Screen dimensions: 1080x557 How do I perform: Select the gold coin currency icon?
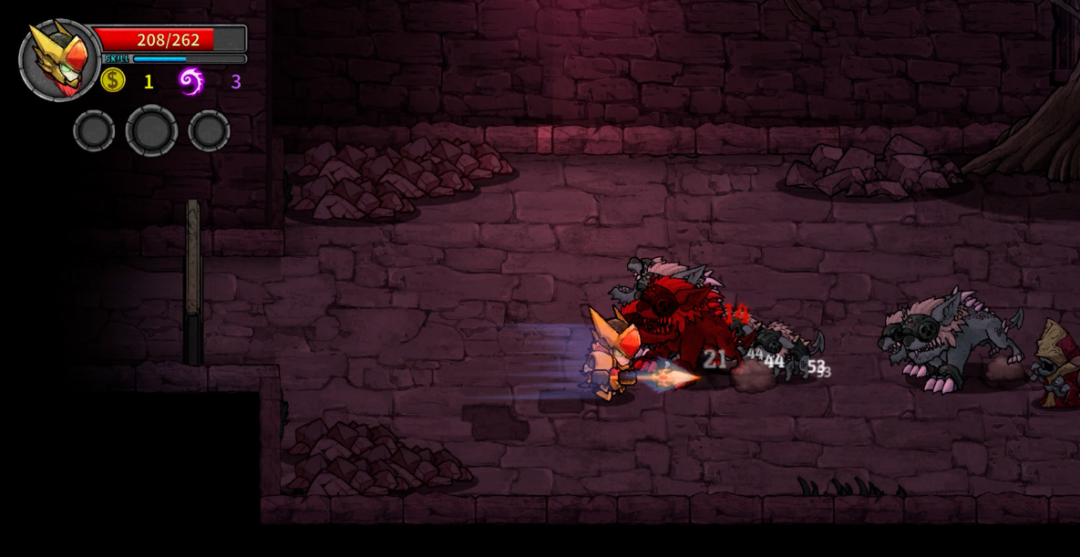[113, 81]
